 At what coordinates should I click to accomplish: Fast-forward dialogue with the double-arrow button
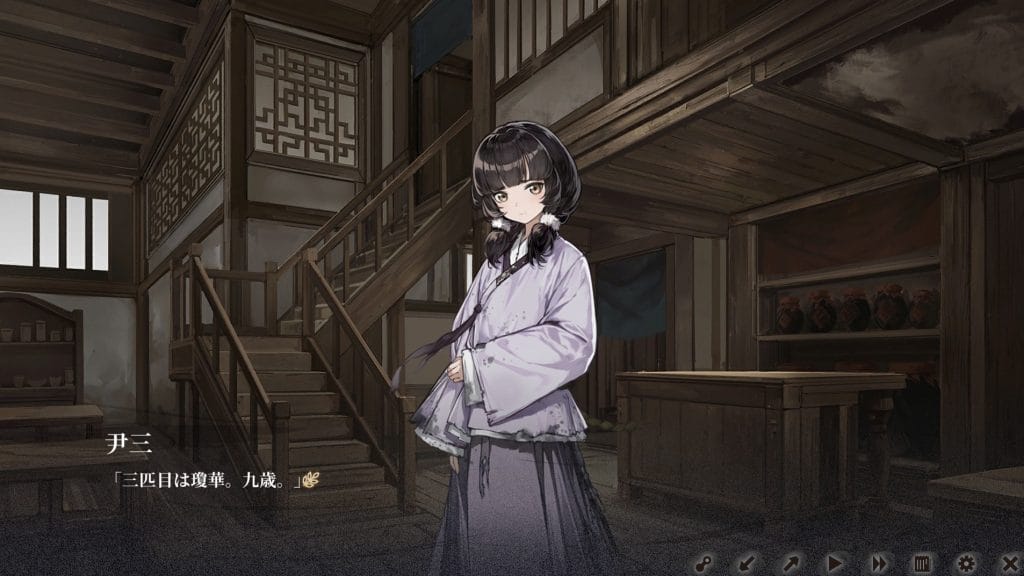878,562
